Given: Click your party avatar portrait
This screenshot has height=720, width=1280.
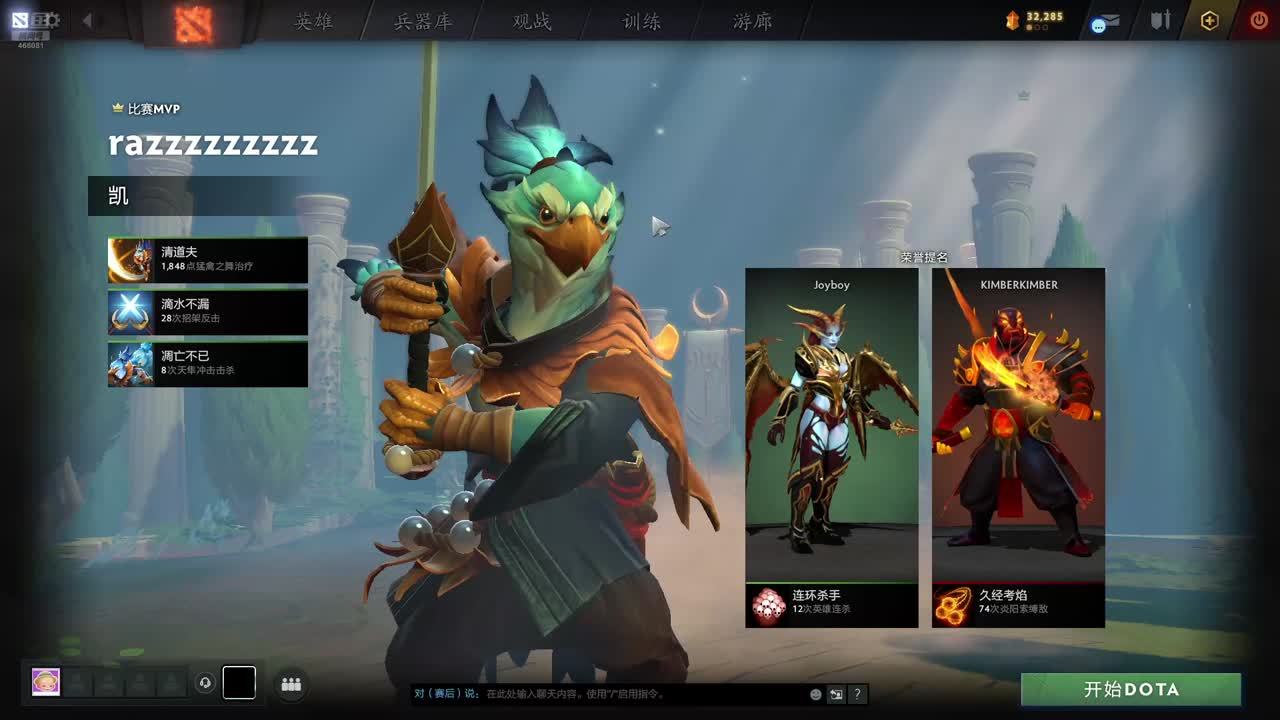Looking at the screenshot, I should click(x=46, y=682).
